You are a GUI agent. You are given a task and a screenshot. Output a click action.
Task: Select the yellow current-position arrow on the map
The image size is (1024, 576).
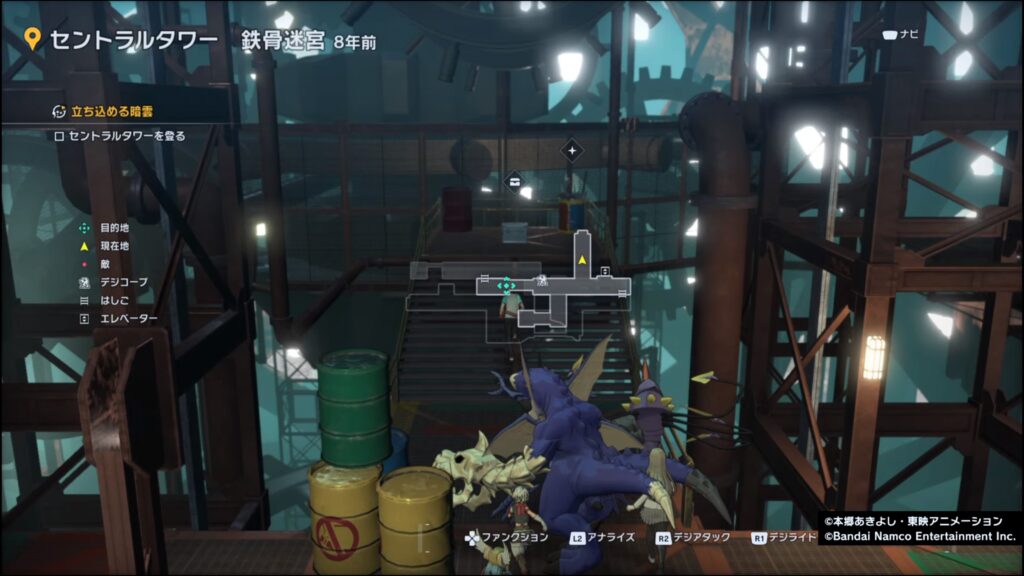coord(581,260)
